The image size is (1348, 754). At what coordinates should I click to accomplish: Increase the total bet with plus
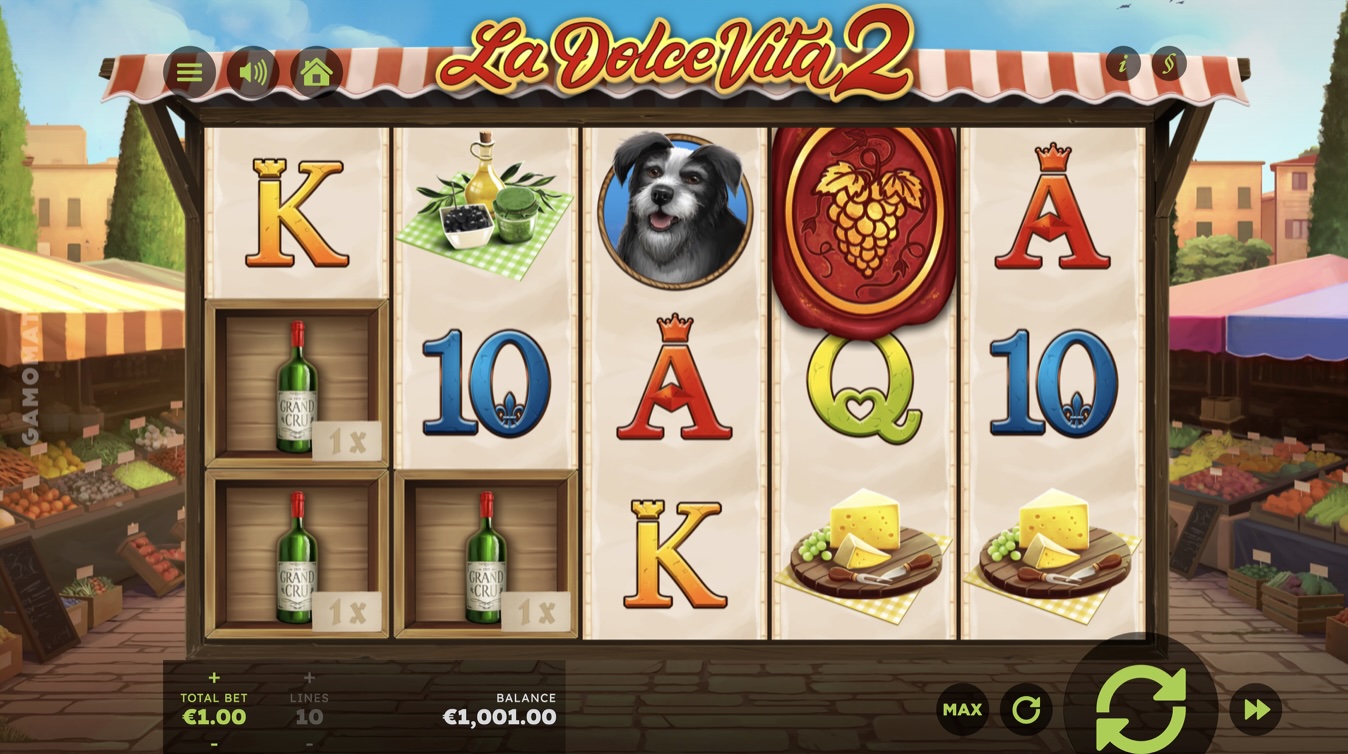click(x=214, y=678)
